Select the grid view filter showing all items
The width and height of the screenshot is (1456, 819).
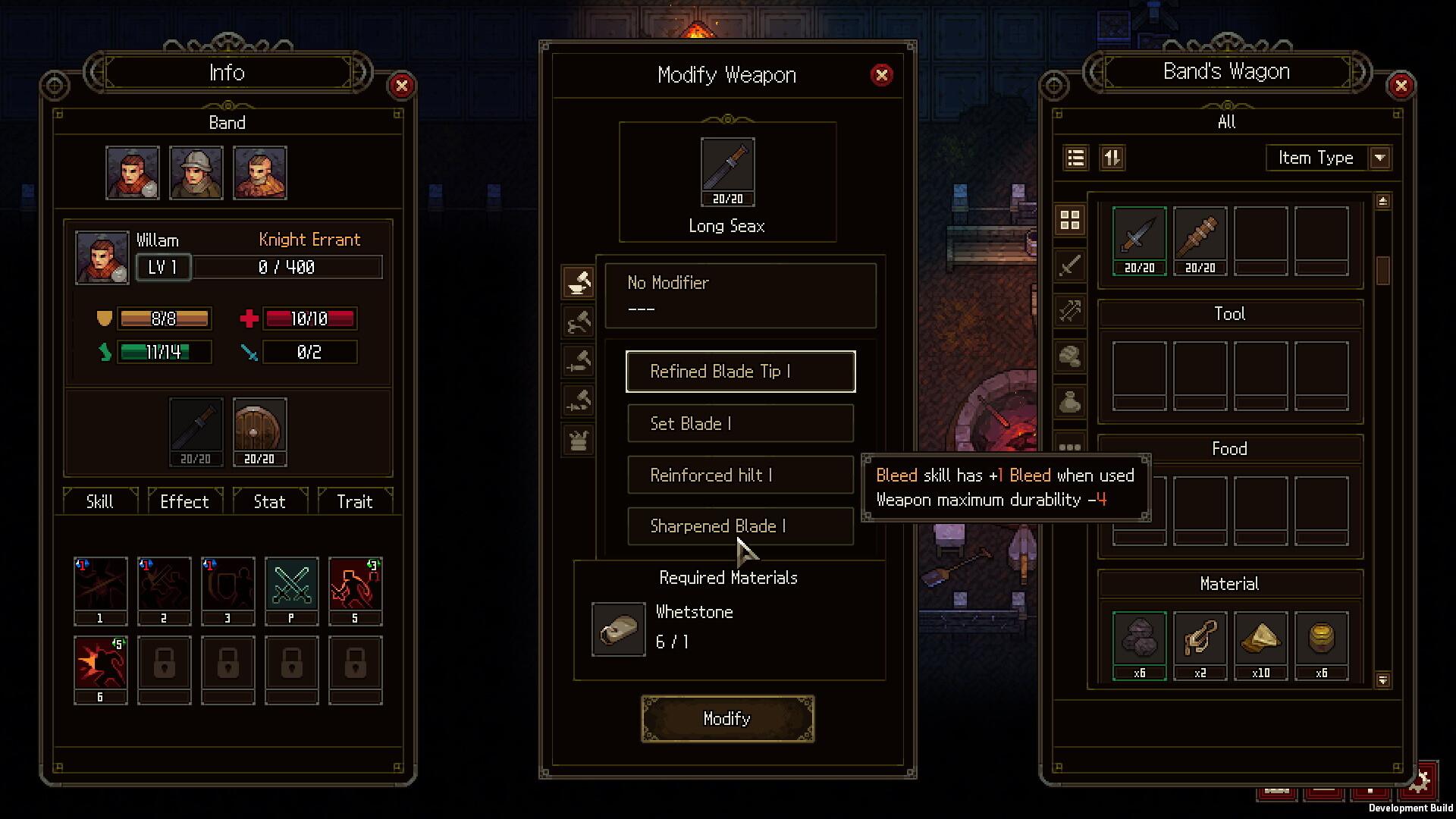[1071, 220]
